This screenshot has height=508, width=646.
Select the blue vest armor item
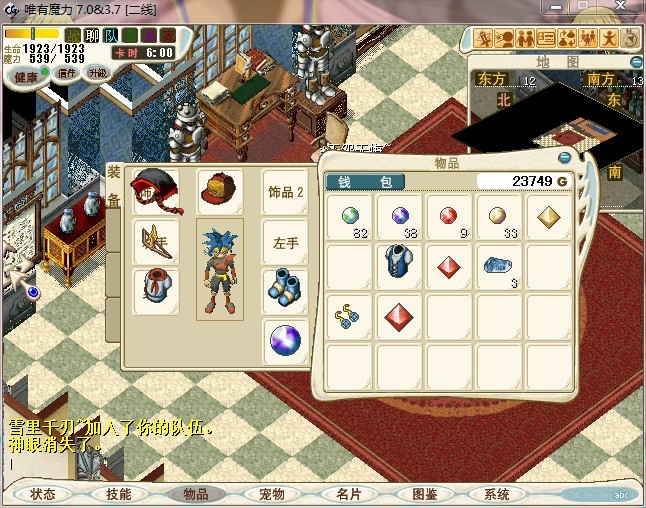399,266
